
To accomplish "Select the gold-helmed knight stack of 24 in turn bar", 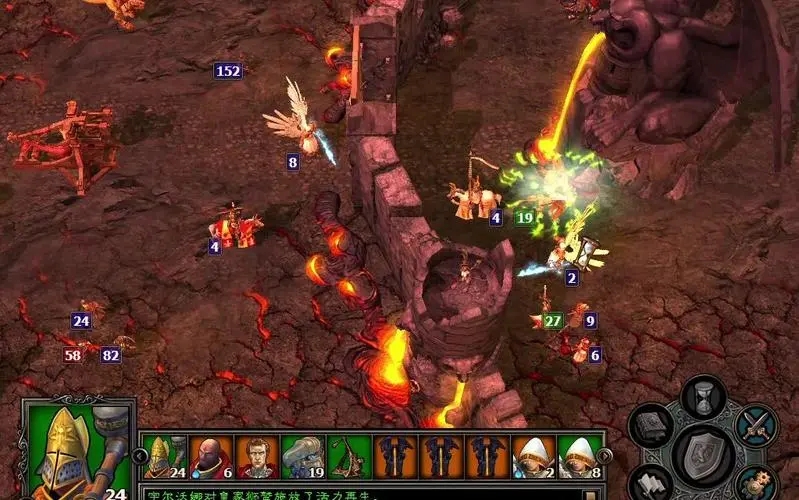I will (x=162, y=457).
